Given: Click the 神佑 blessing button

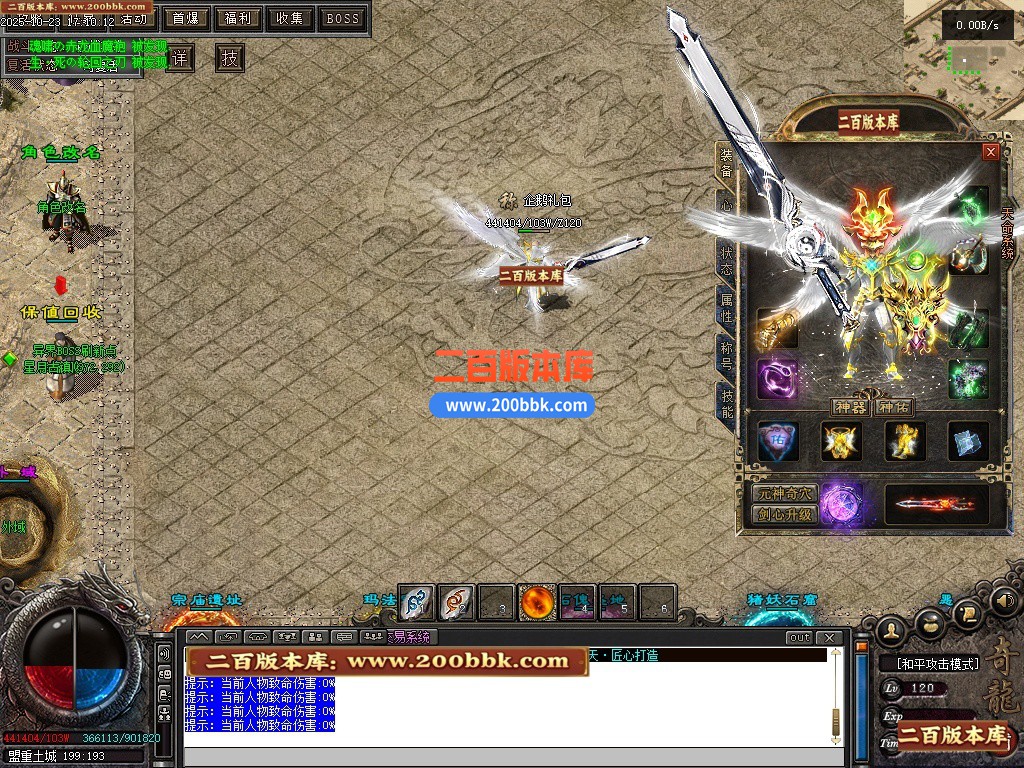Looking at the screenshot, I should [x=893, y=407].
